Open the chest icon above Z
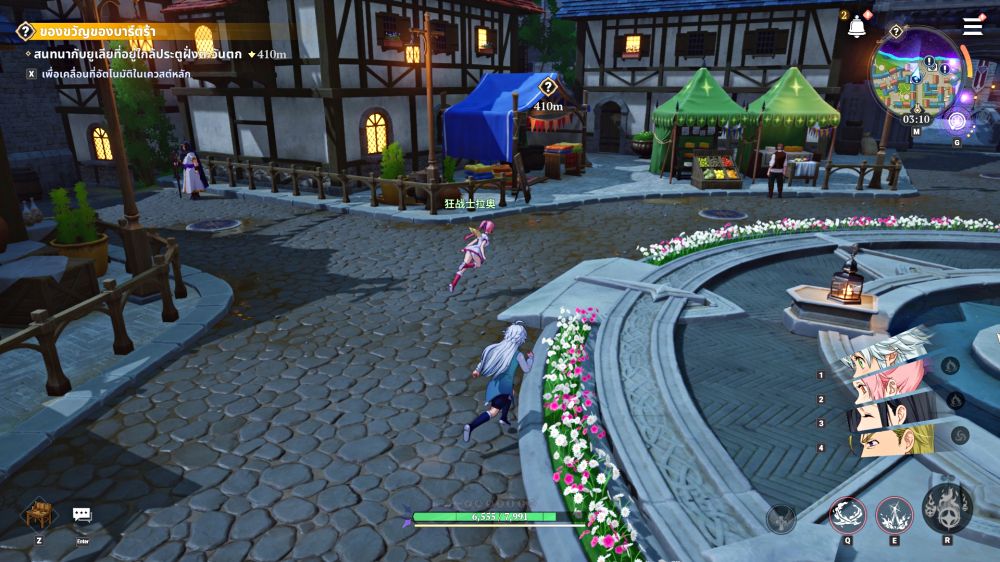 click(x=39, y=515)
